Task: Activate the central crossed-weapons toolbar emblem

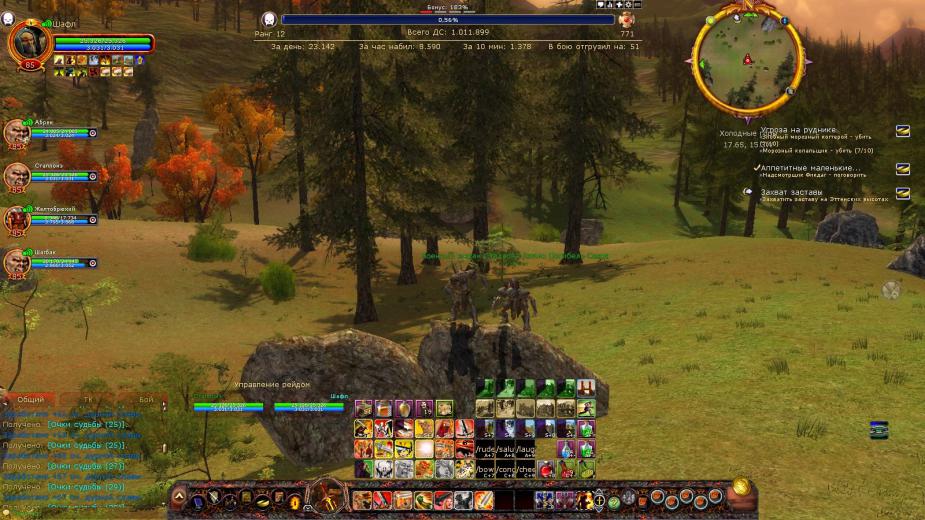Action: click(x=326, y=495)
